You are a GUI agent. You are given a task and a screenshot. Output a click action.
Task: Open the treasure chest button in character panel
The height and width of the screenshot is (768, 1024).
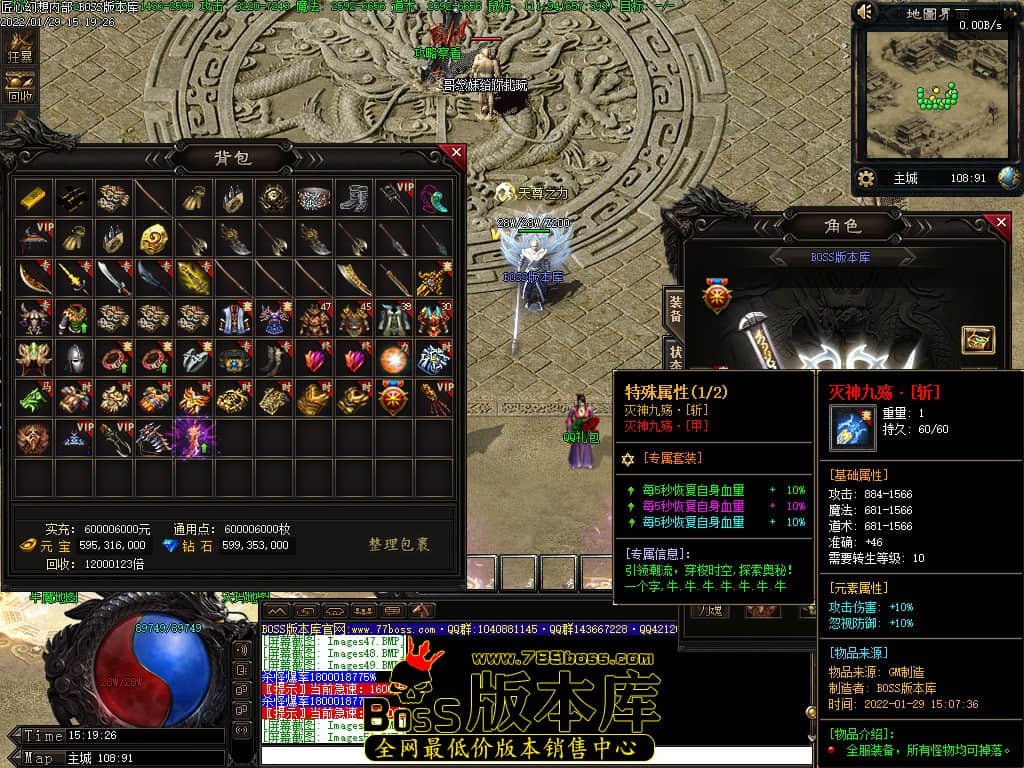click(977, 340)
